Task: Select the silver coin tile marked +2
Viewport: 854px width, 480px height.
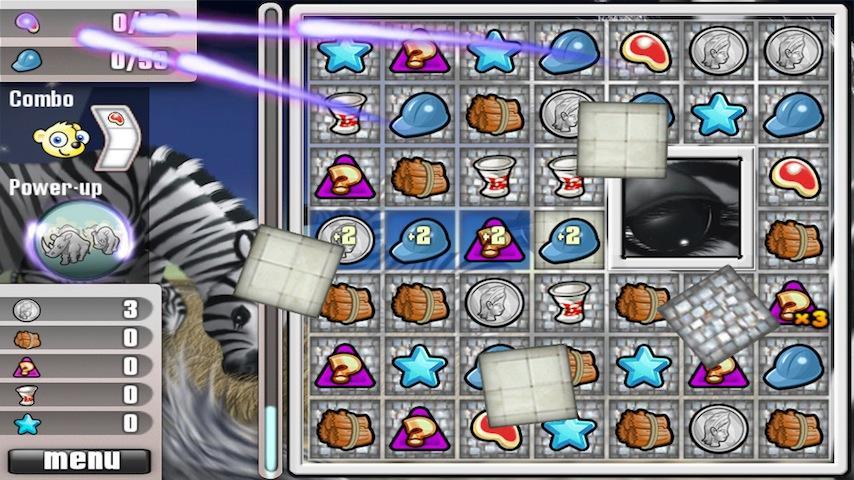Action: pos(344,238)
